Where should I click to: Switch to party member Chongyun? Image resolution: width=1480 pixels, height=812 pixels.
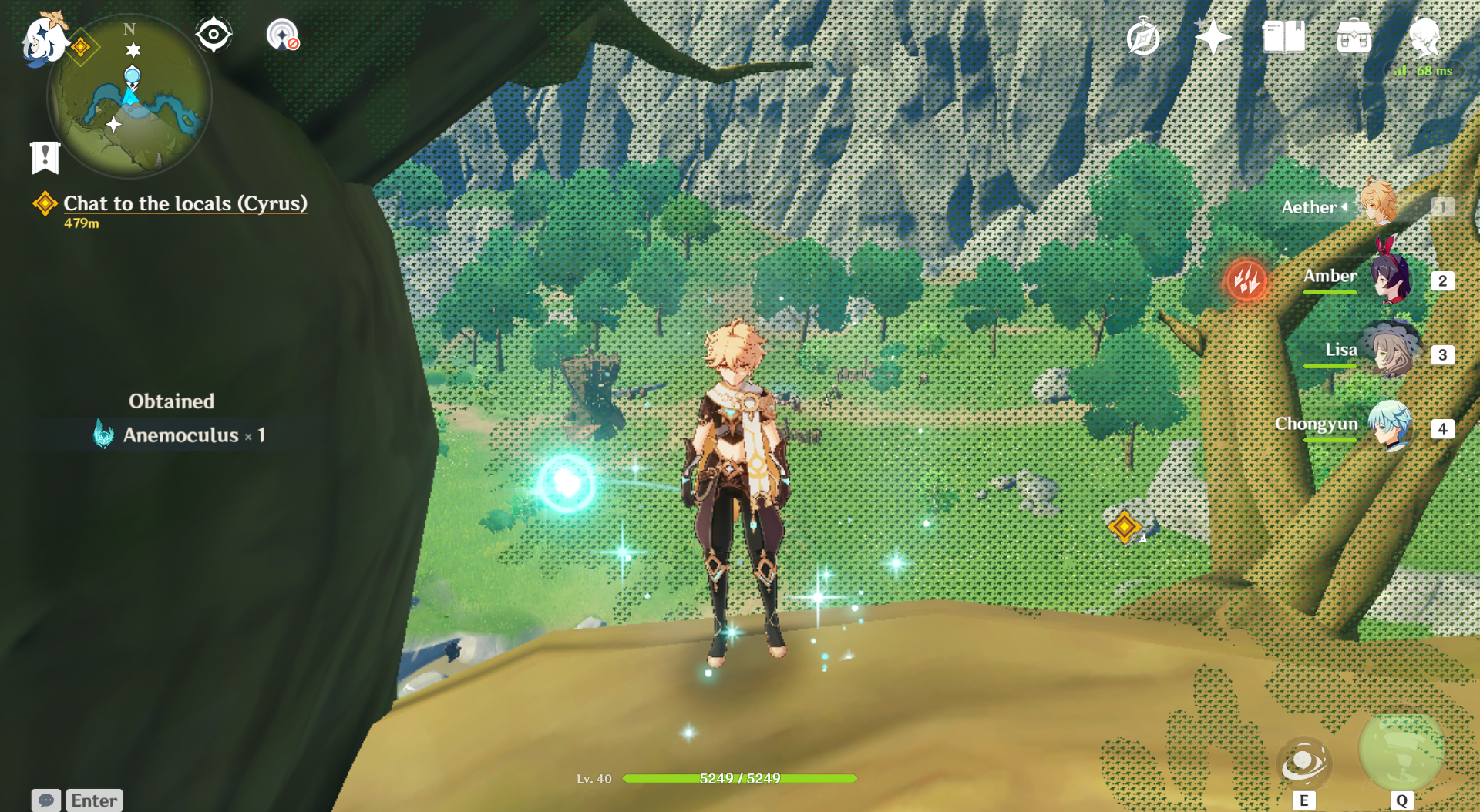(1391, 425)
